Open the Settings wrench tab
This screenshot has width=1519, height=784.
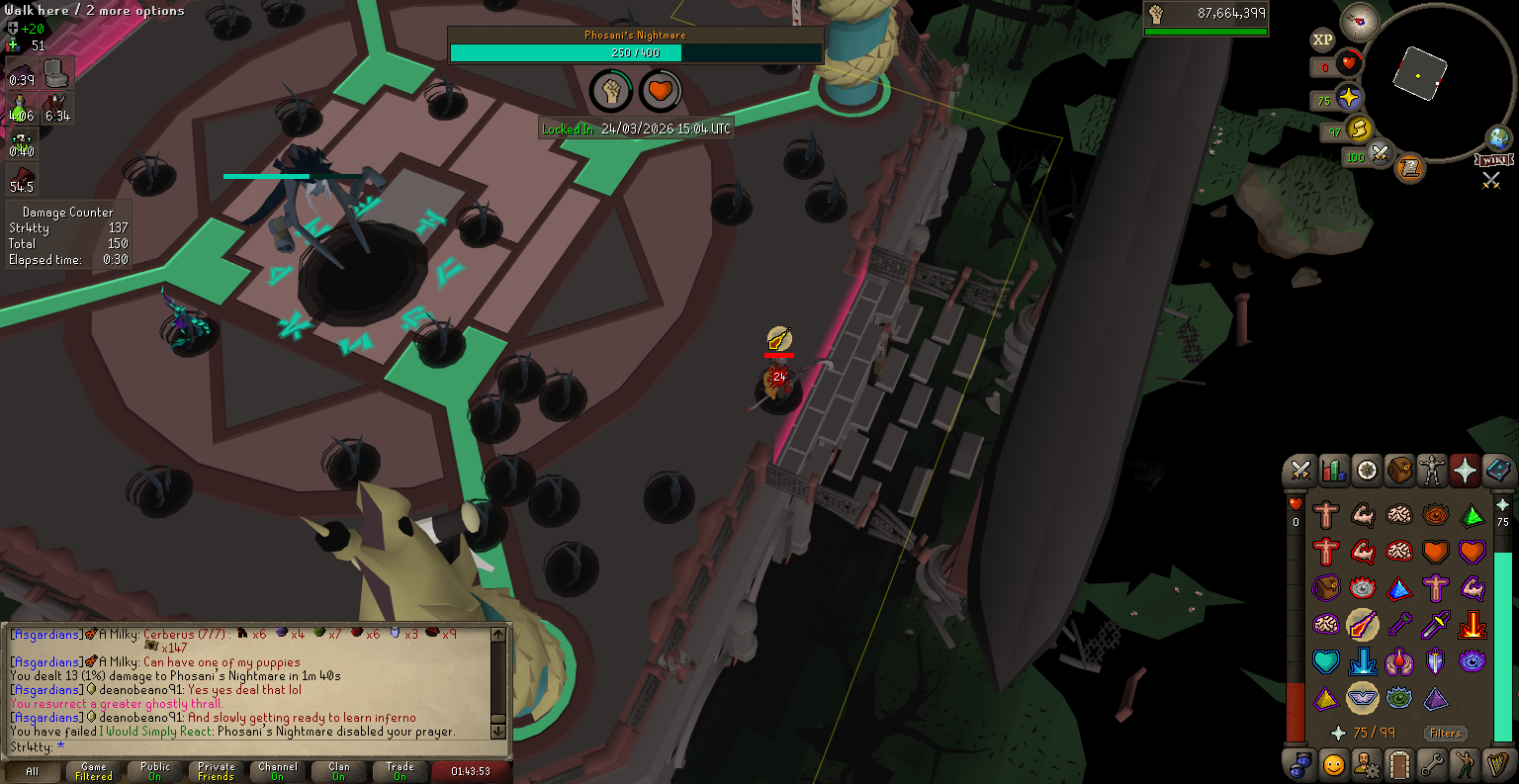pyautogui.click(x=1432, y=764)
